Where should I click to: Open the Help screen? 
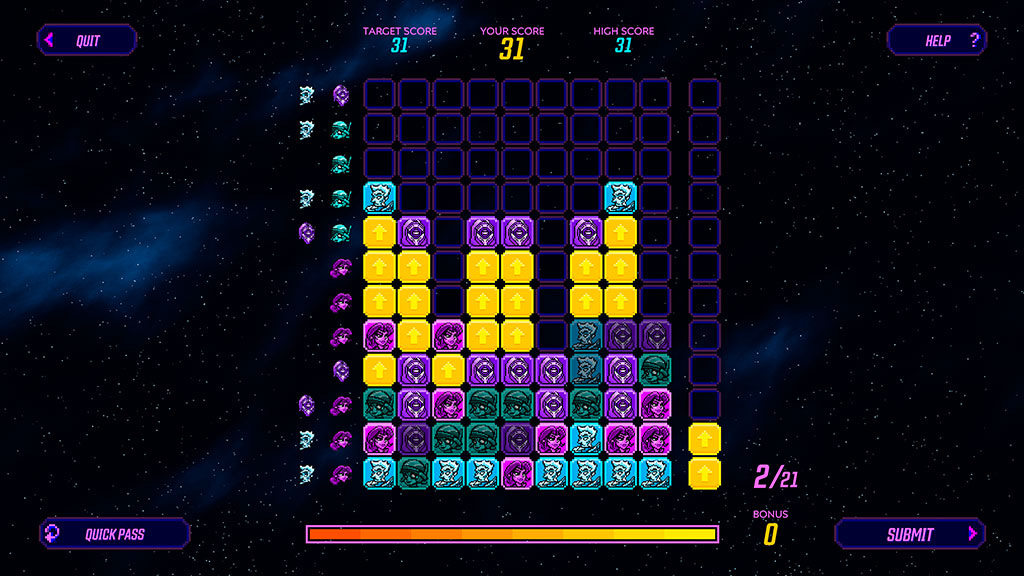point(937,41)
